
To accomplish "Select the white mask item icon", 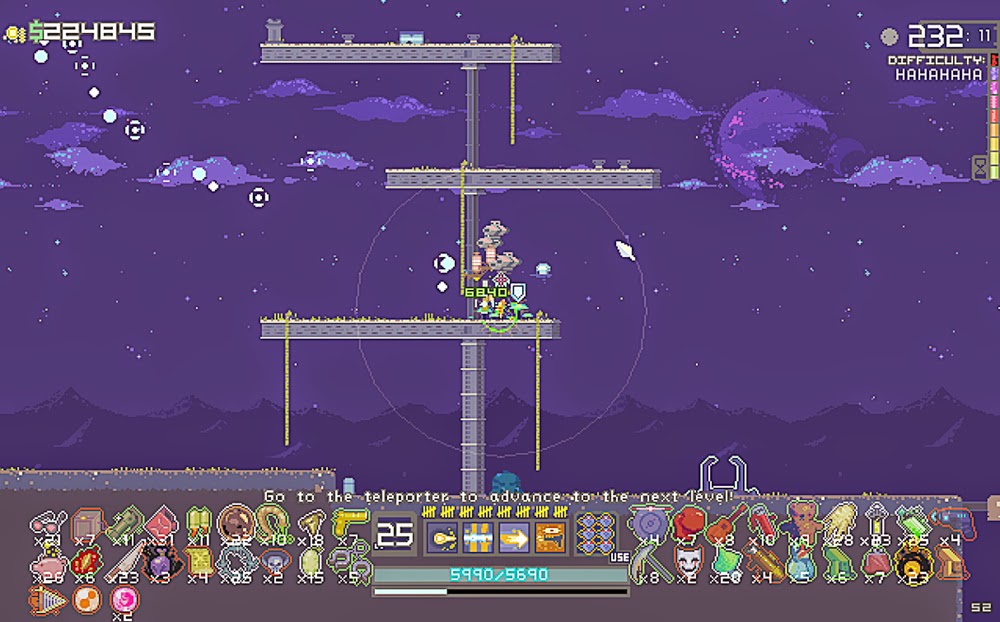I will (x=687, y=561).
